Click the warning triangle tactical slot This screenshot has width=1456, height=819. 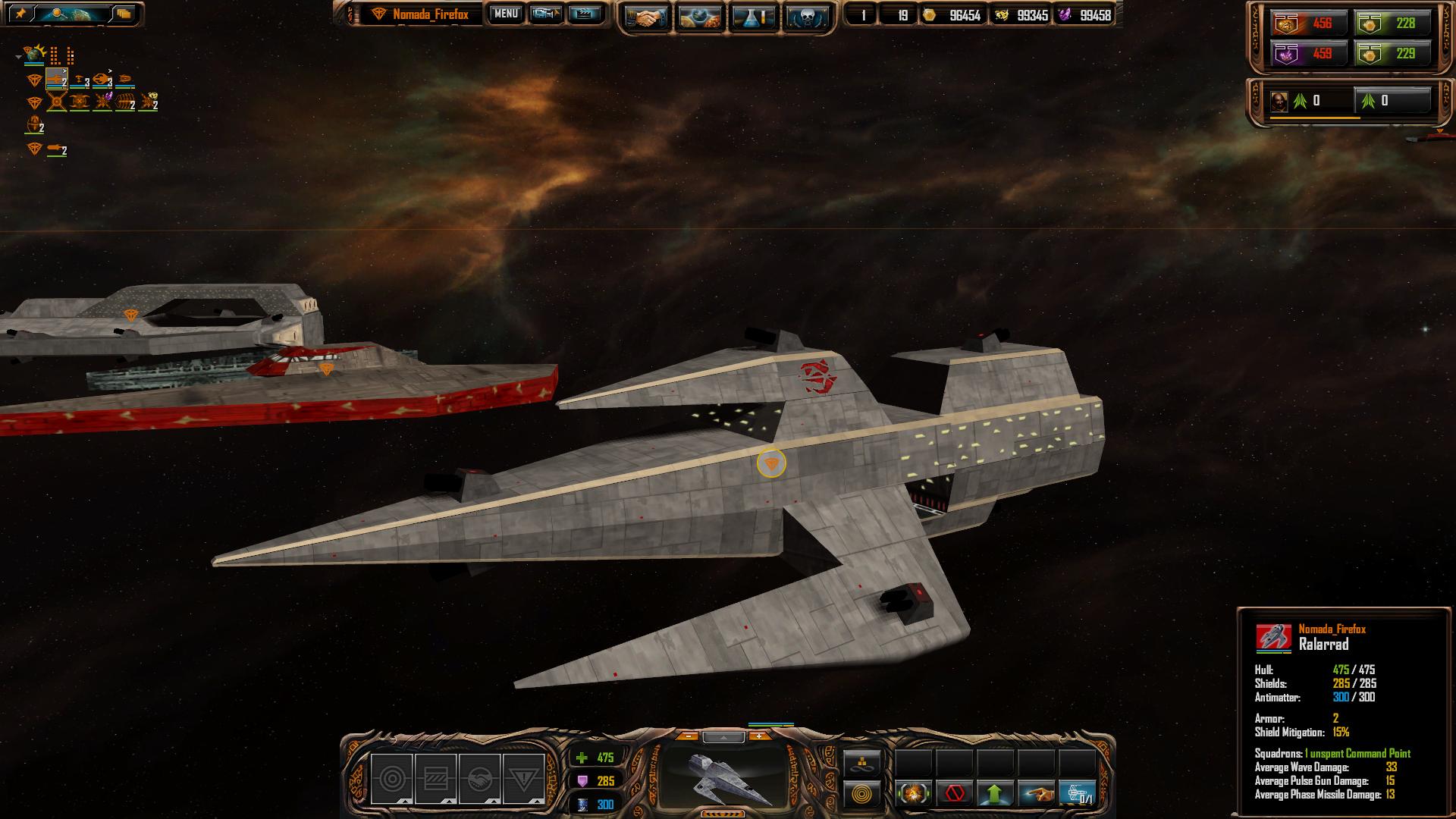tap(523, 779)
